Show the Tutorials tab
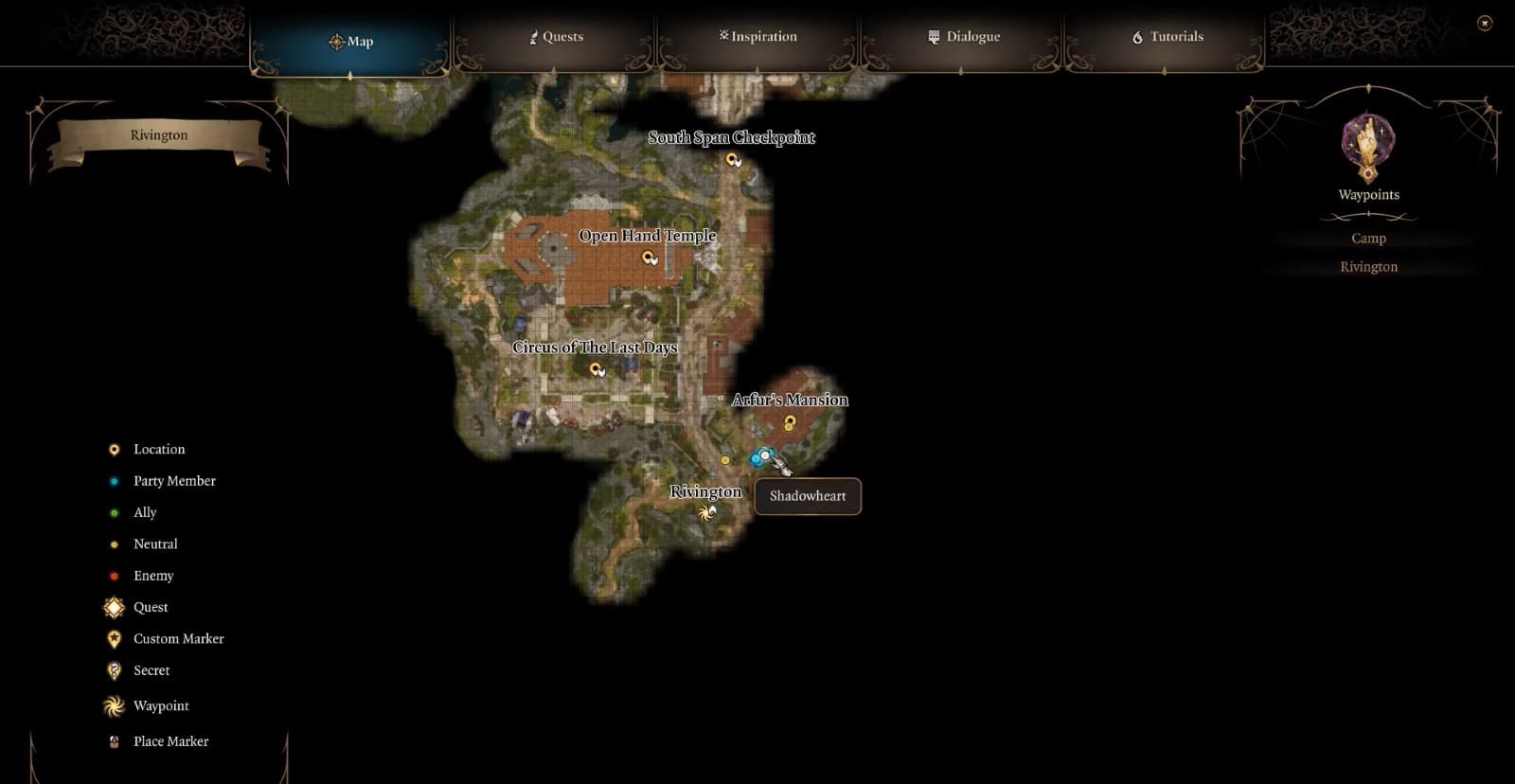Screen dimensions: 1515x784 [1167, 37]
